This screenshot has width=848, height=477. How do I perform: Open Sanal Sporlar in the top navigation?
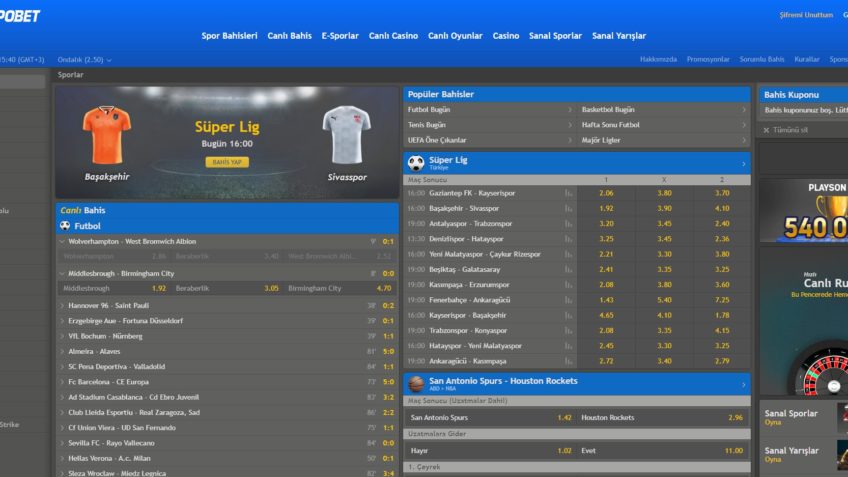click(555, 36)
